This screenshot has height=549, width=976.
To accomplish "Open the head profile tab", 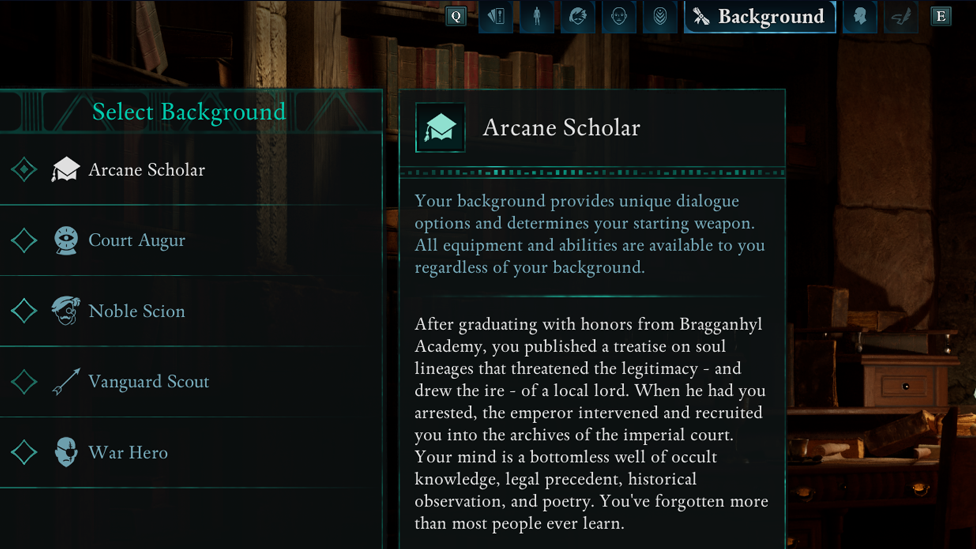I will coord(860,17).
